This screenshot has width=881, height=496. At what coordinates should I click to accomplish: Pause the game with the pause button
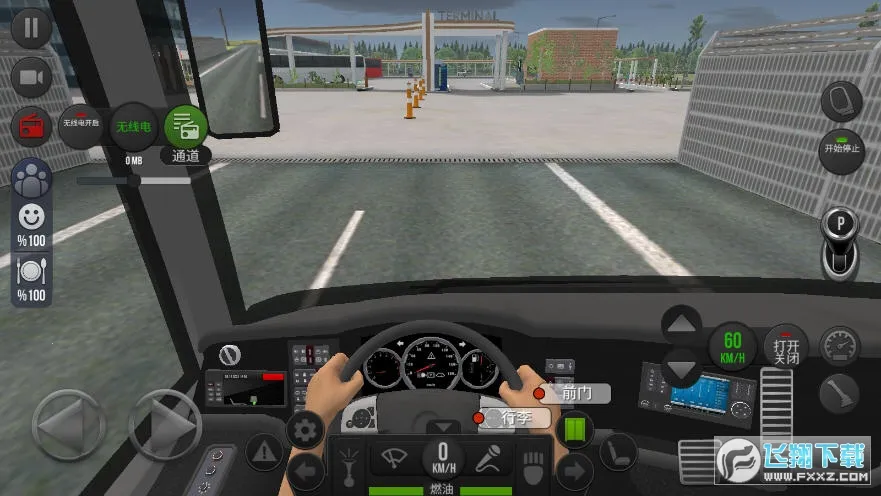31,28
